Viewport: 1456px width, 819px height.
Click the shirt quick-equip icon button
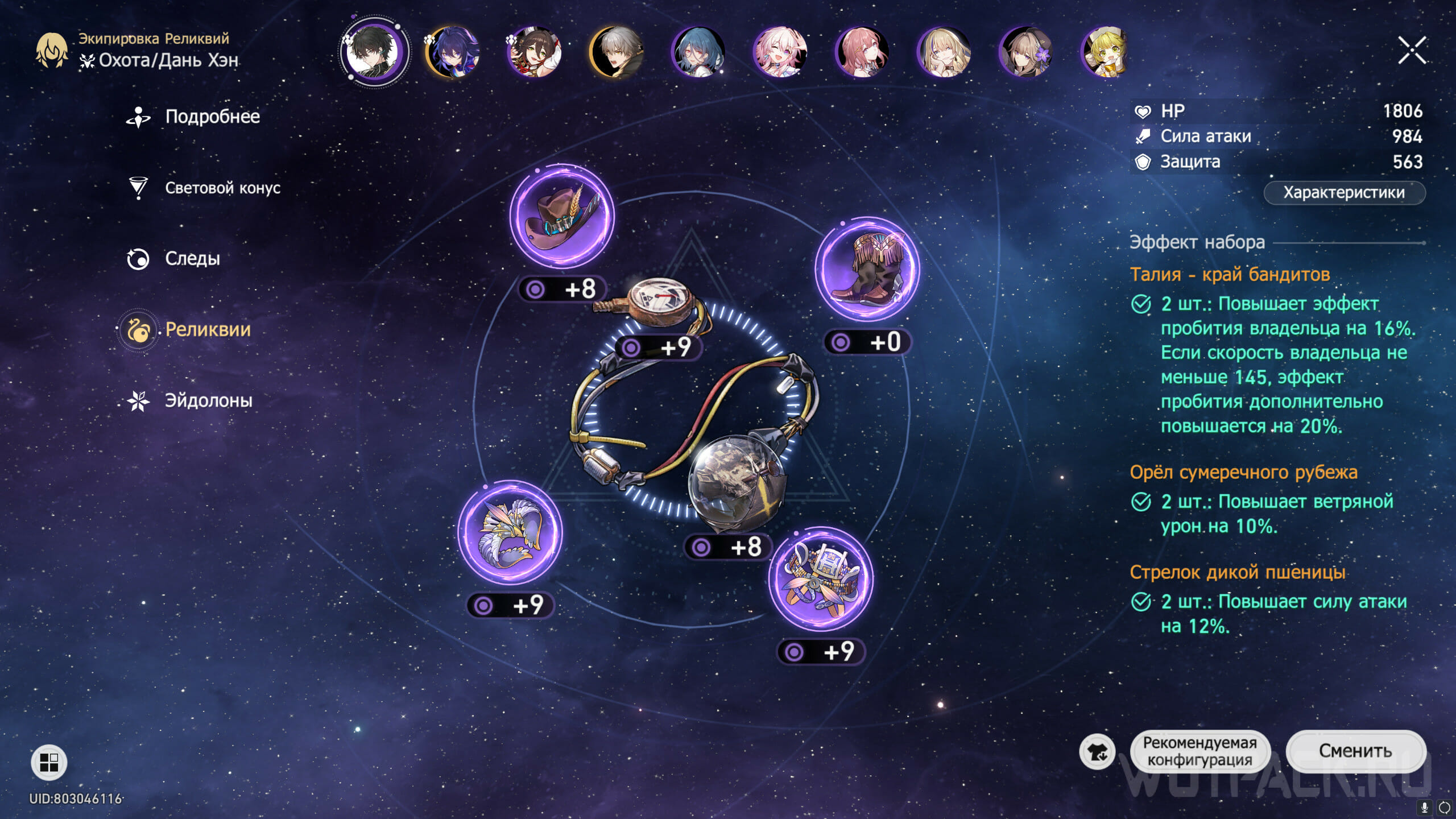coord(1097,752)
